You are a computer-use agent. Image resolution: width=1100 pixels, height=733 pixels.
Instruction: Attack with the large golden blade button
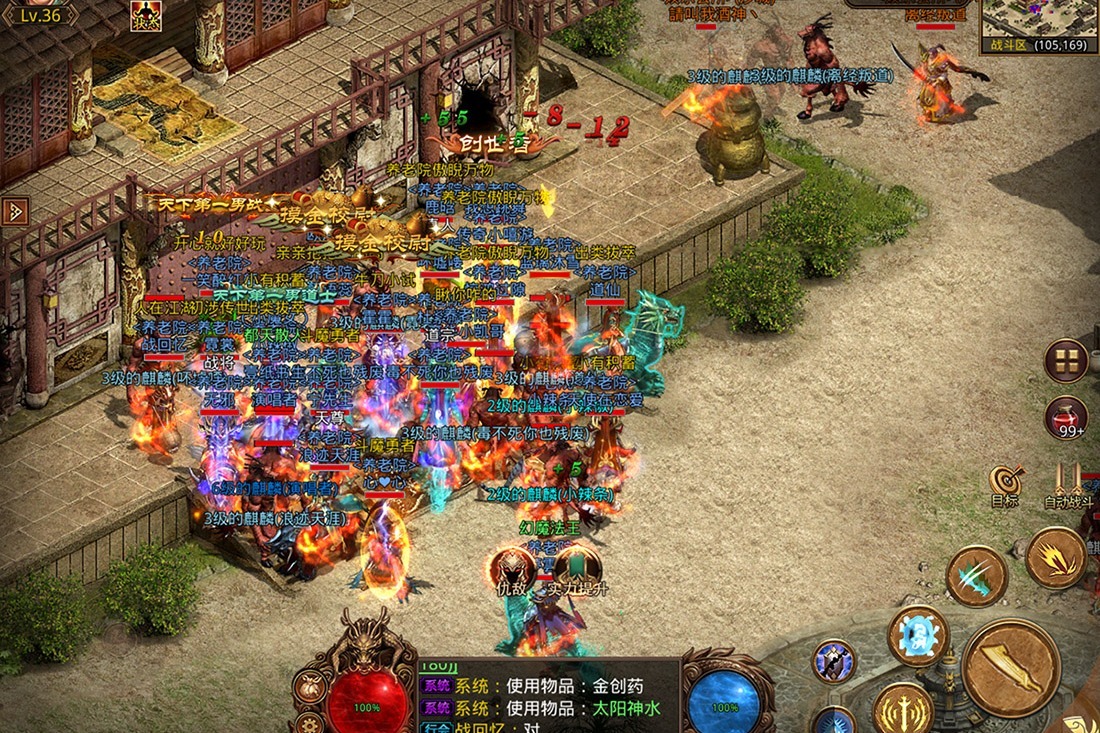click(x=1011, y=667)
